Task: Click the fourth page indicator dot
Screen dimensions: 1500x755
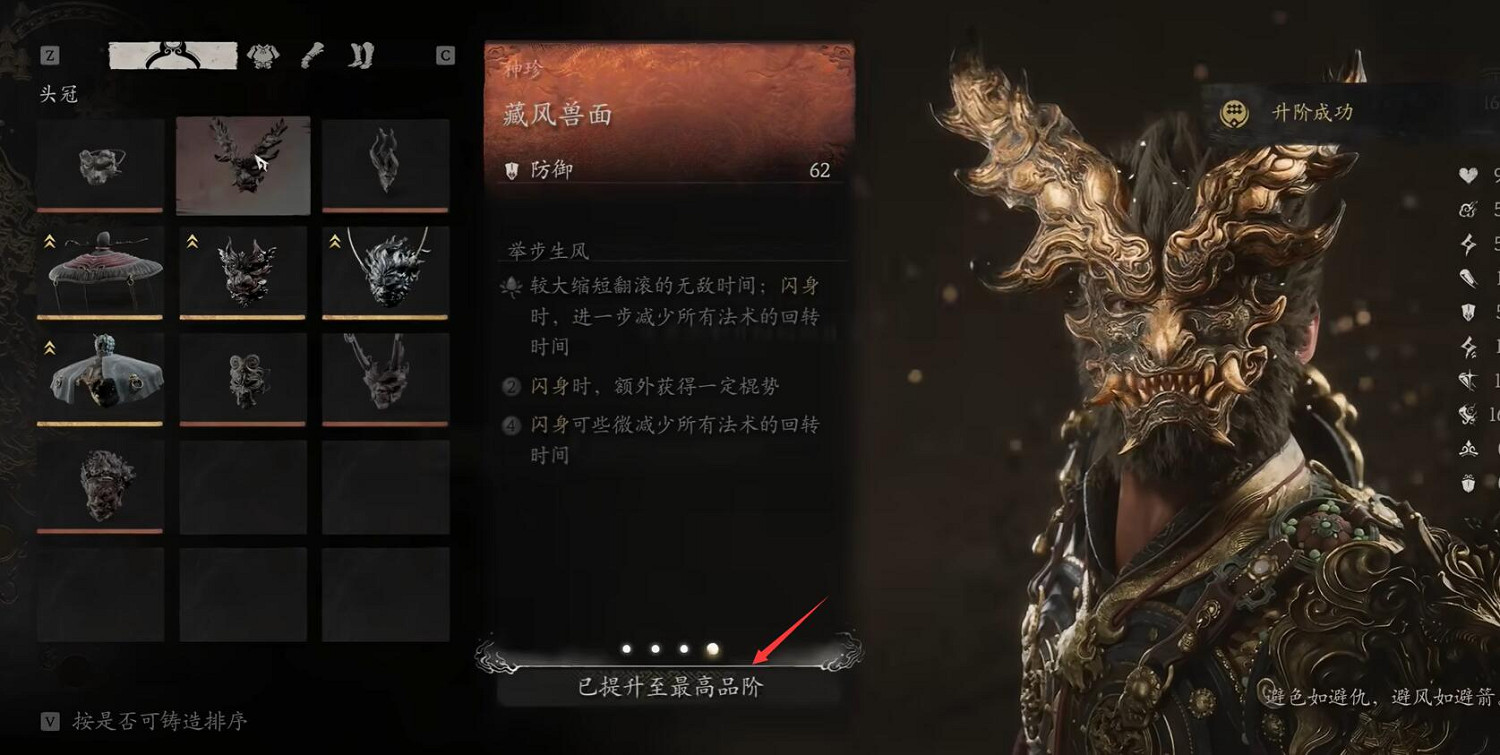Action: click(x=712, y=649)
